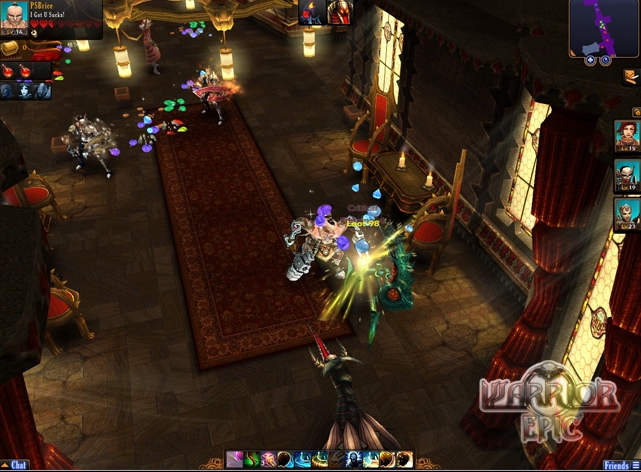This screenshot has height=472, width=641.
Task: Open the Chat panel
Action: (18, 465)
